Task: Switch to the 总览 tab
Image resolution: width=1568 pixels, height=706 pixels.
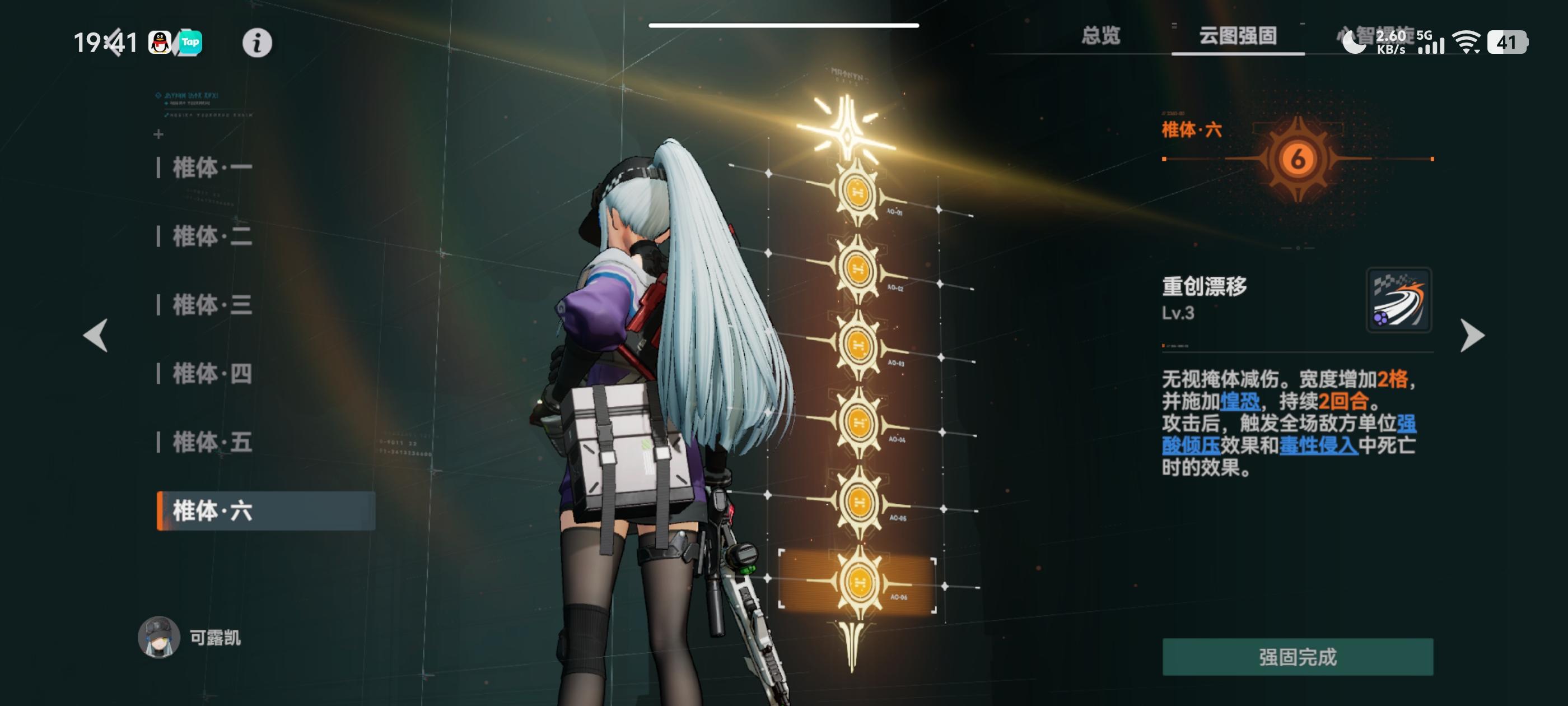Action: [x=1100, y=36]
